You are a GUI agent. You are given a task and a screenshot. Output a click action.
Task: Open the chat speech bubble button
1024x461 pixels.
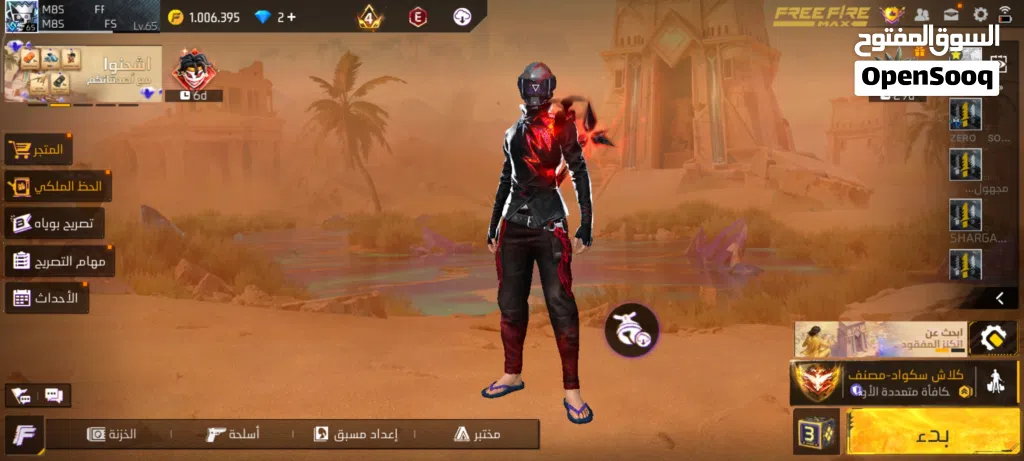[53, 395]
